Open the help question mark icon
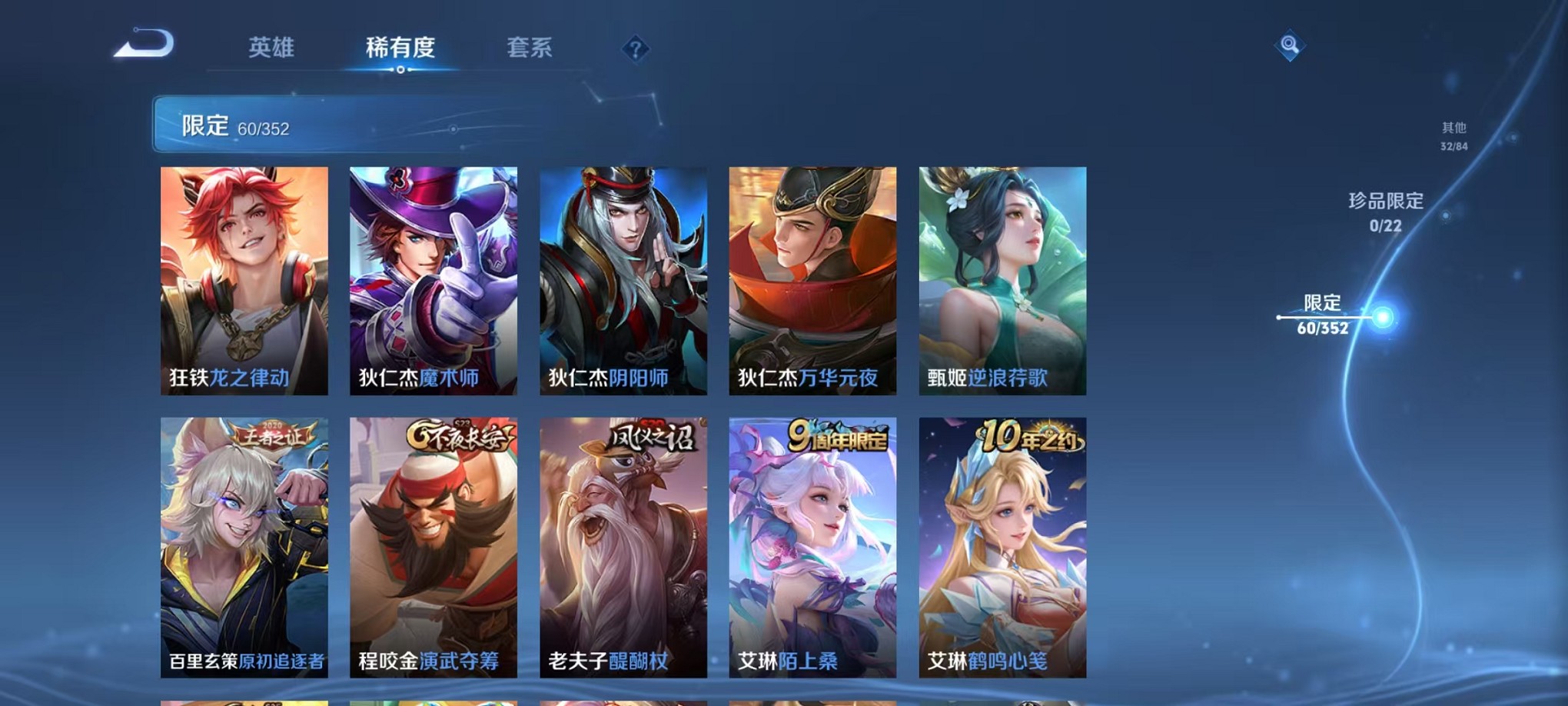Screen dimensions: 1568x706 [x=634, y=50]
